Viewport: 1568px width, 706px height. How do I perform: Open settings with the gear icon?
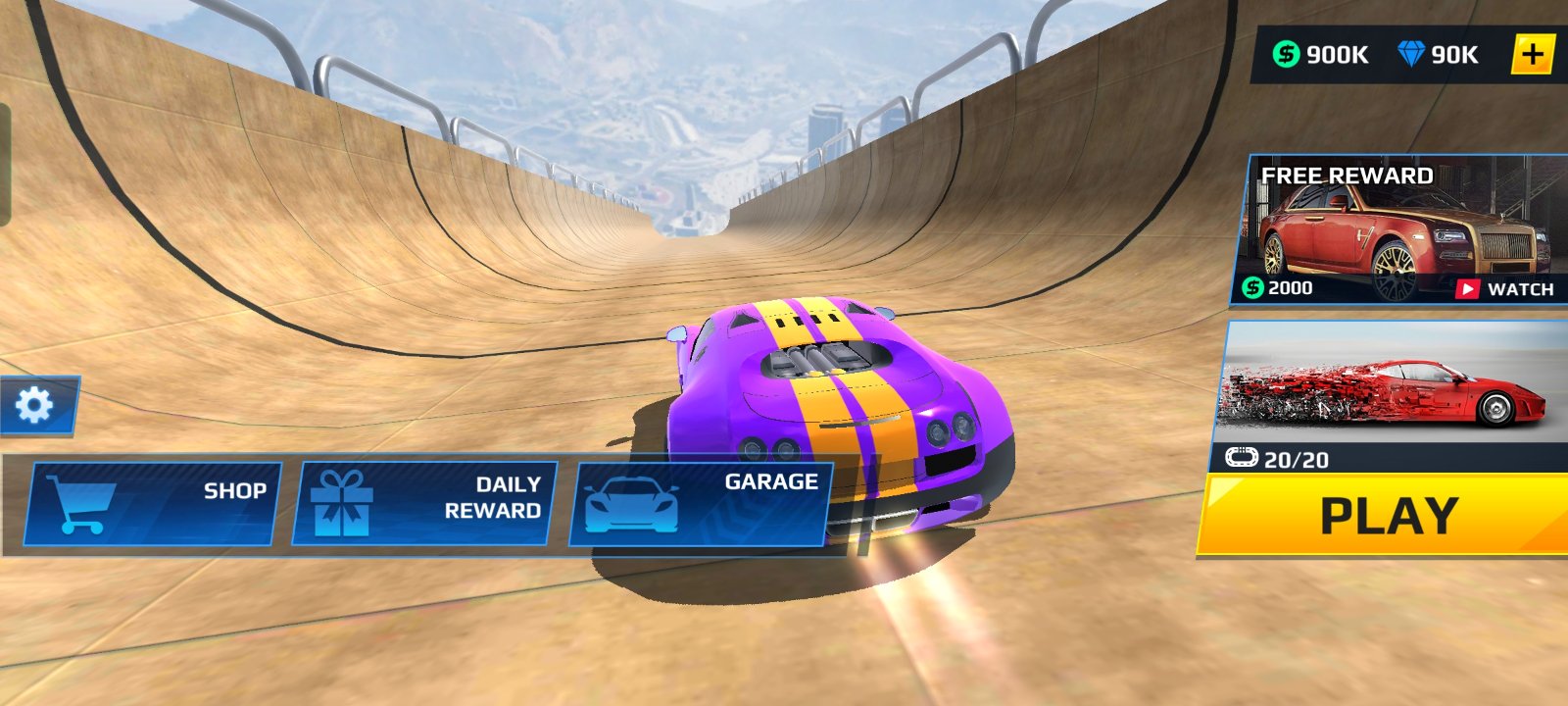click(x=35, y=405)
